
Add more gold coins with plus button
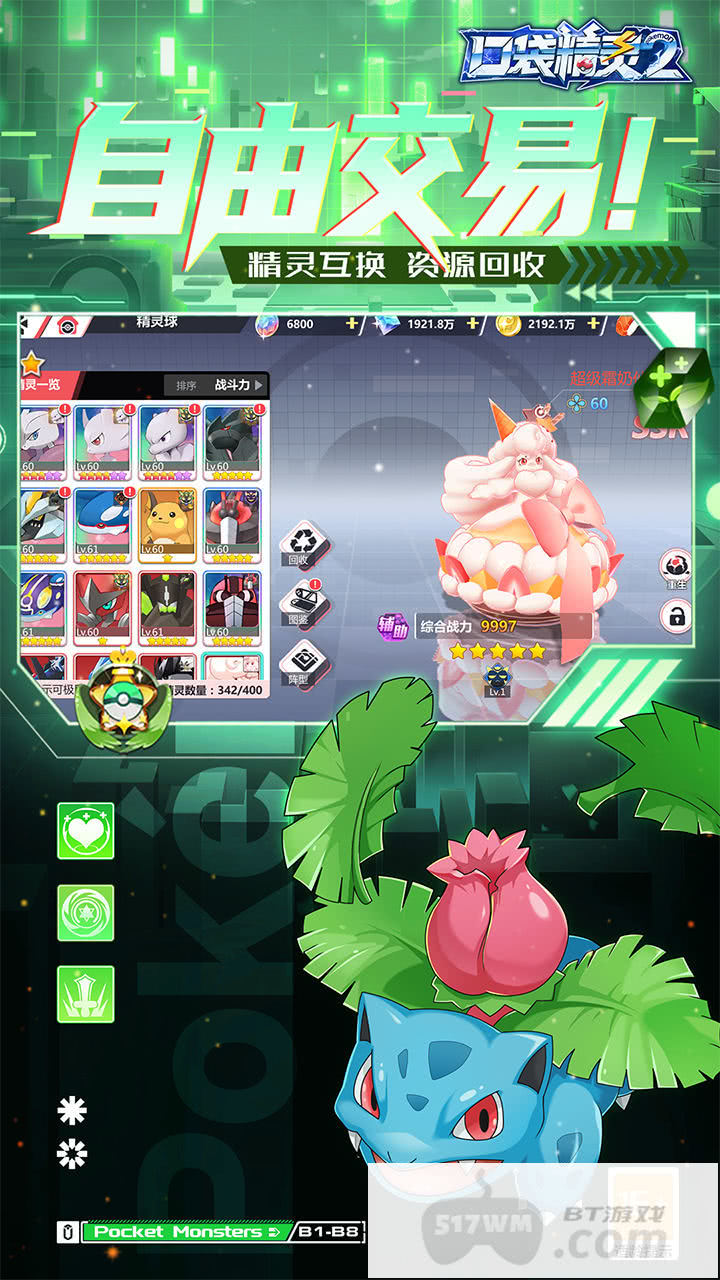(594, 324)
